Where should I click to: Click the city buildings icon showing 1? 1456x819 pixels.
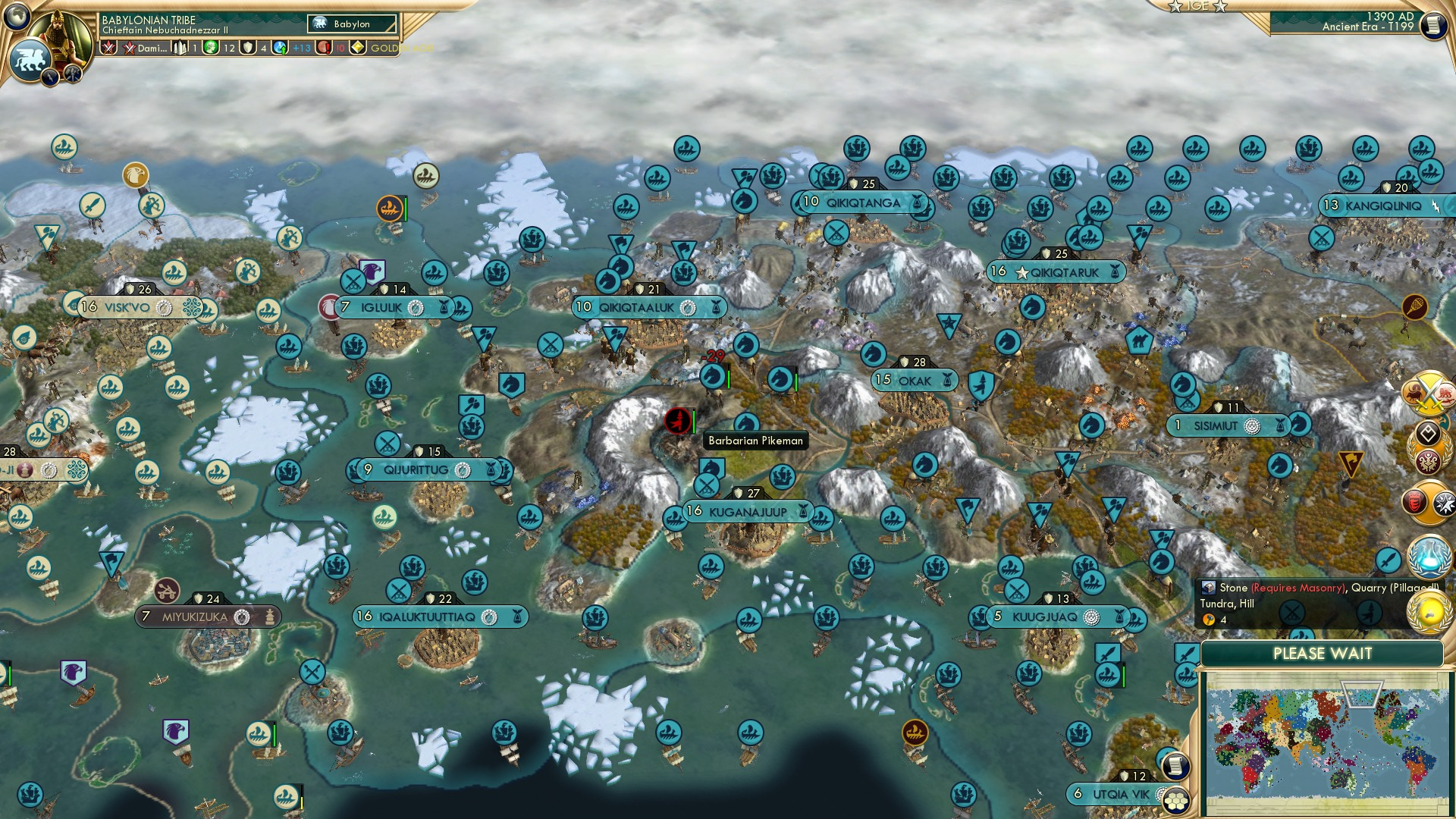point(180,47)
